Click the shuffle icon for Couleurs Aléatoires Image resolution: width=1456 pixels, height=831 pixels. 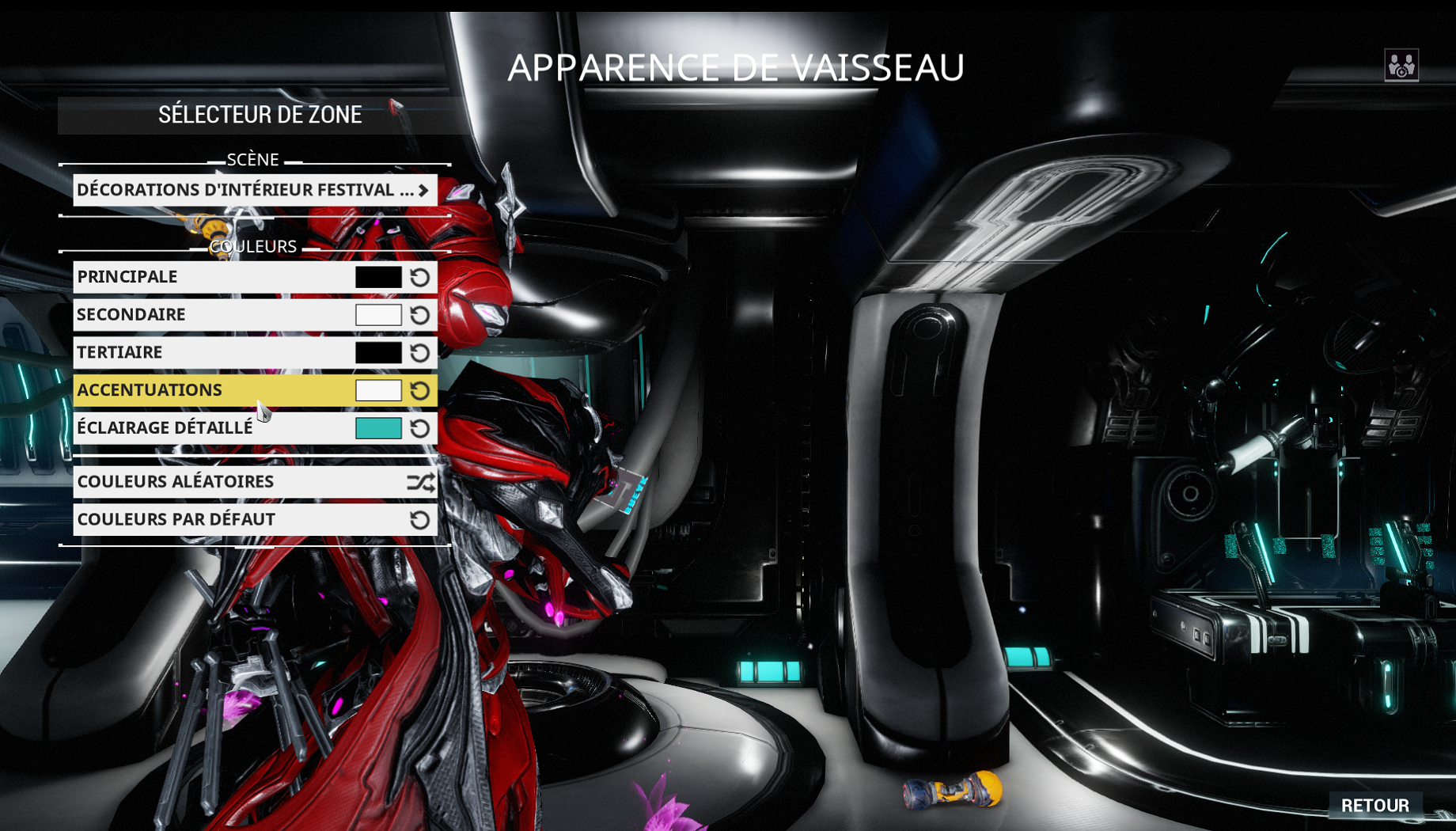click(x=422, y=481)
